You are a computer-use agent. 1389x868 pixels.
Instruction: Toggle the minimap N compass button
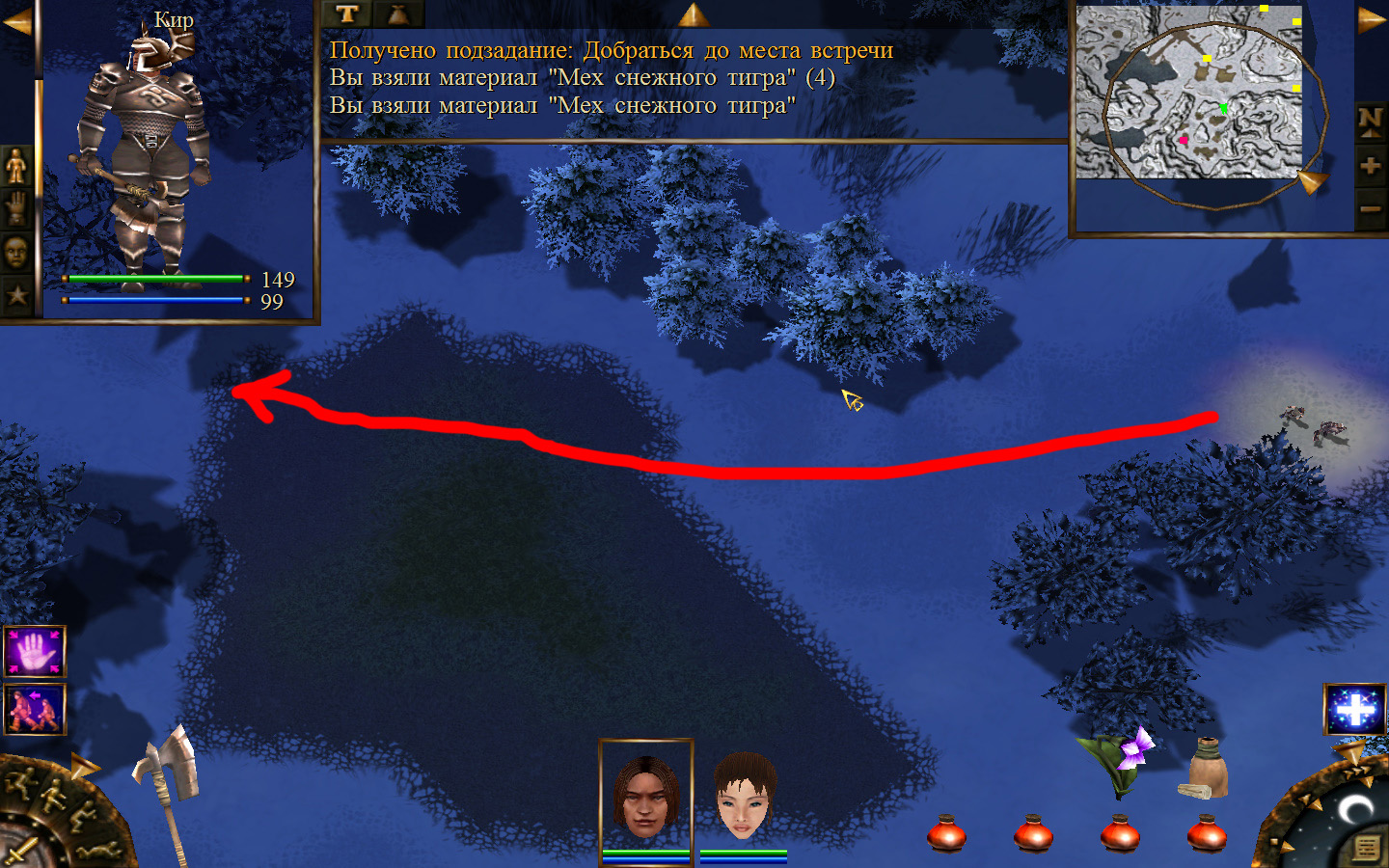pos(1370,122)
